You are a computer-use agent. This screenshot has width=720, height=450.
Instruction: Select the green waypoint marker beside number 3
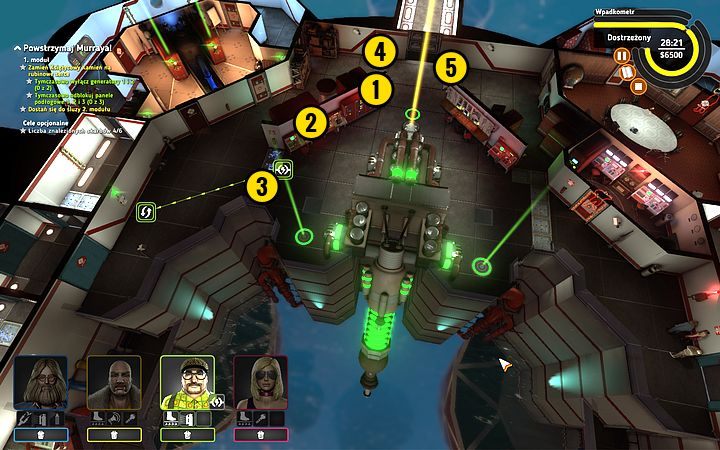(x=283, y=169)
